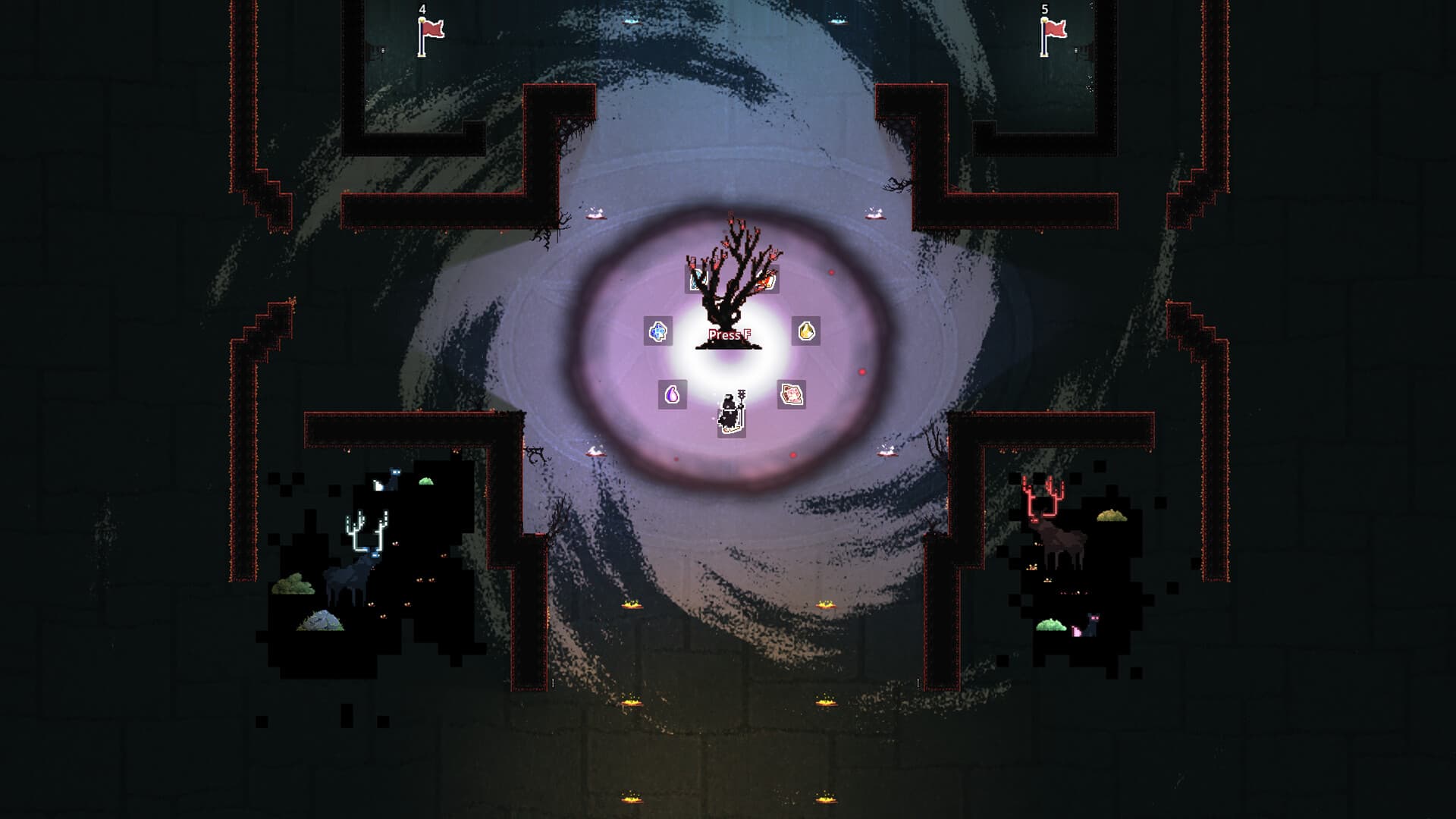
Task: Pick the gold nugget item icon
Action: (806, 332)
